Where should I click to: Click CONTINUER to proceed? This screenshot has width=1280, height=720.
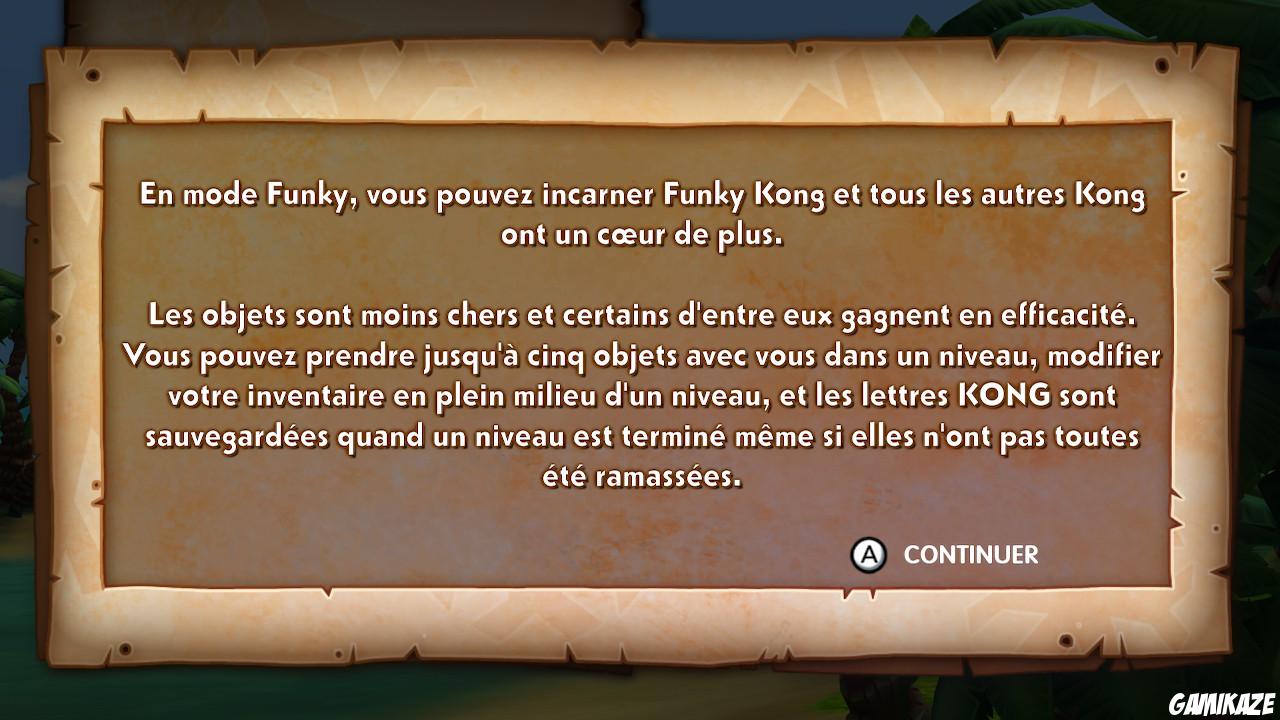pos(969,551)
